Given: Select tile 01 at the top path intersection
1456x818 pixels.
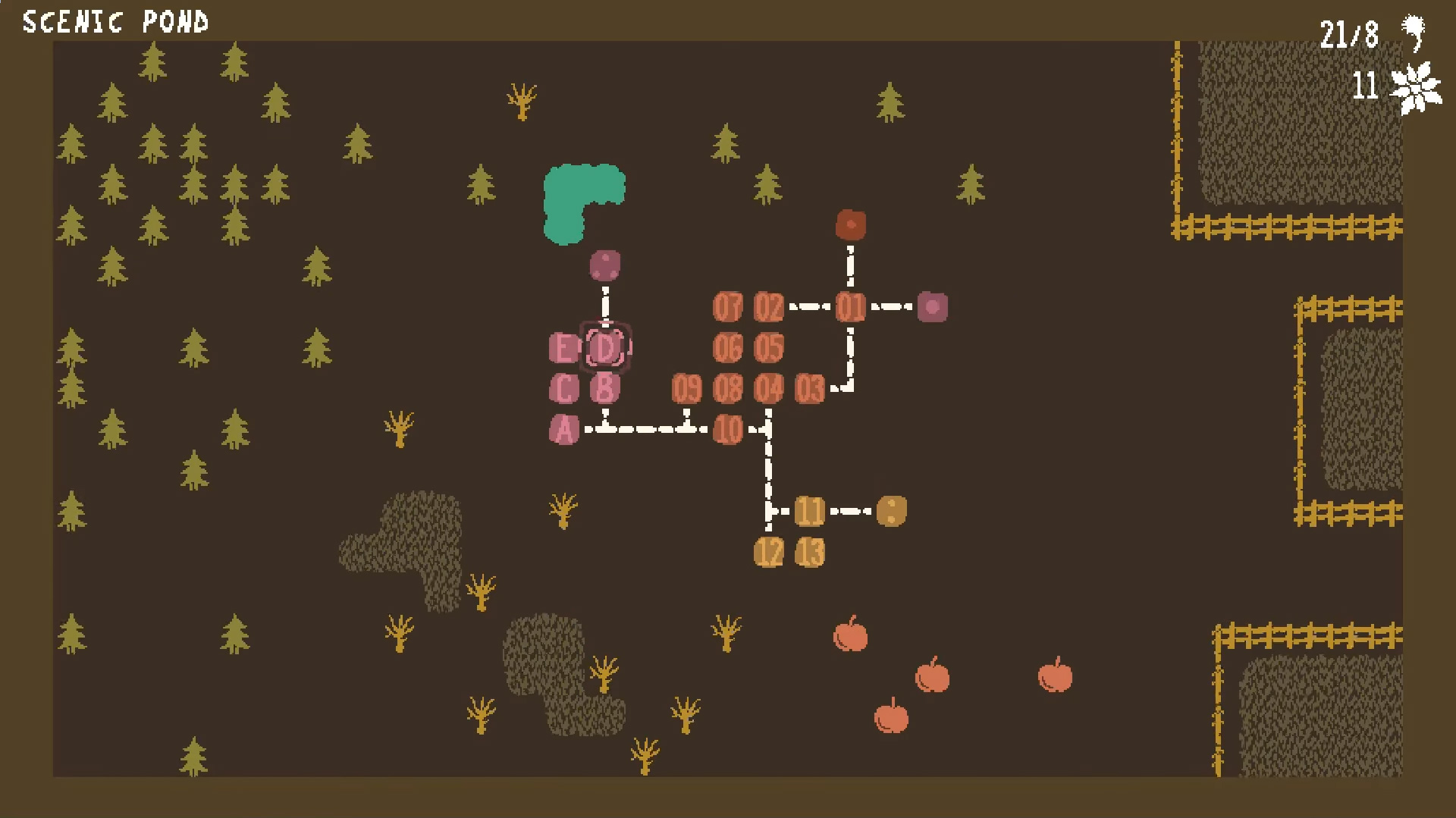Looking at the screenshot, I should pos(849,306).
